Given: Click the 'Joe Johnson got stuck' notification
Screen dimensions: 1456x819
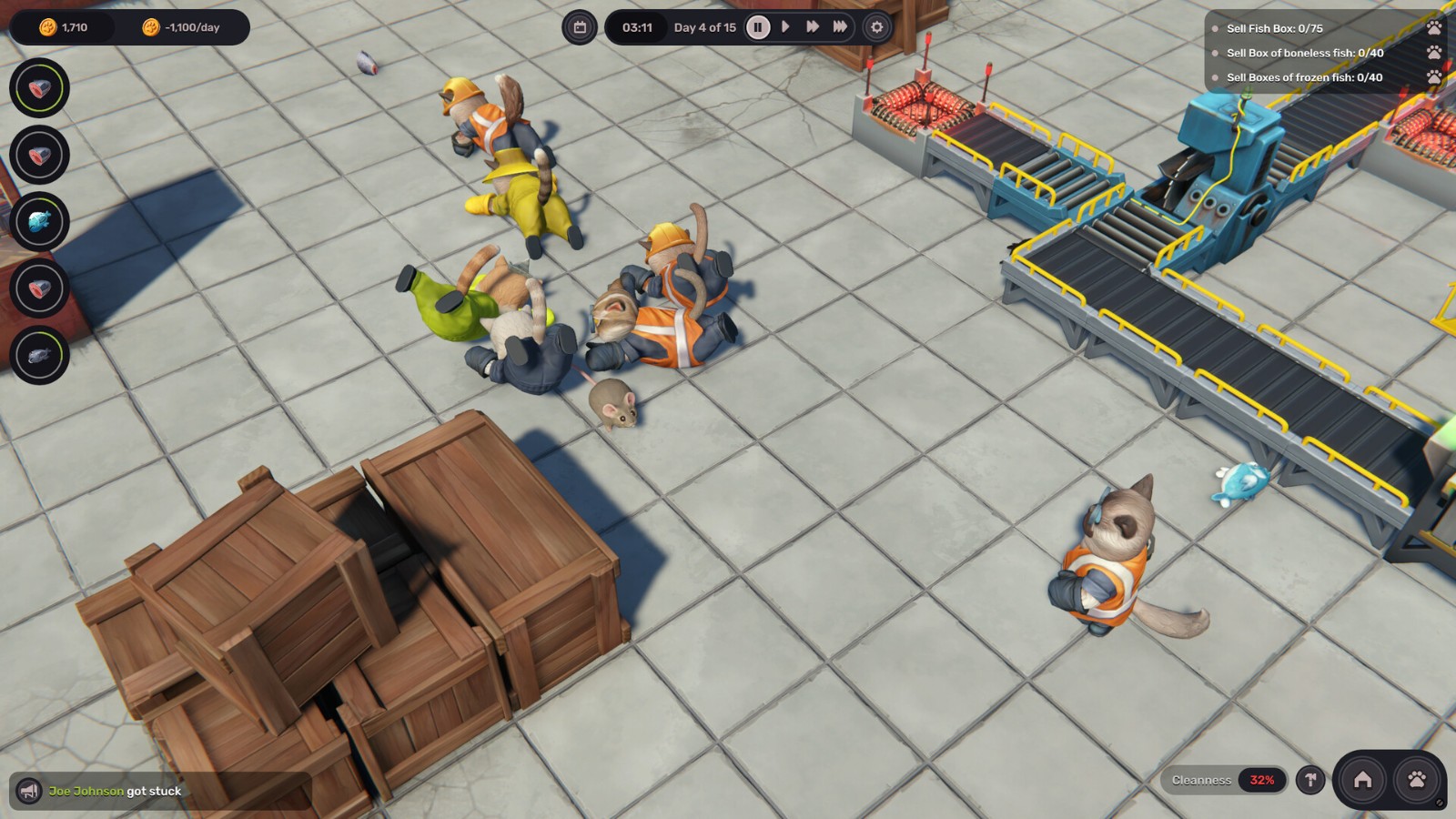Looking at the screenshot, I should tap(115, 791).
